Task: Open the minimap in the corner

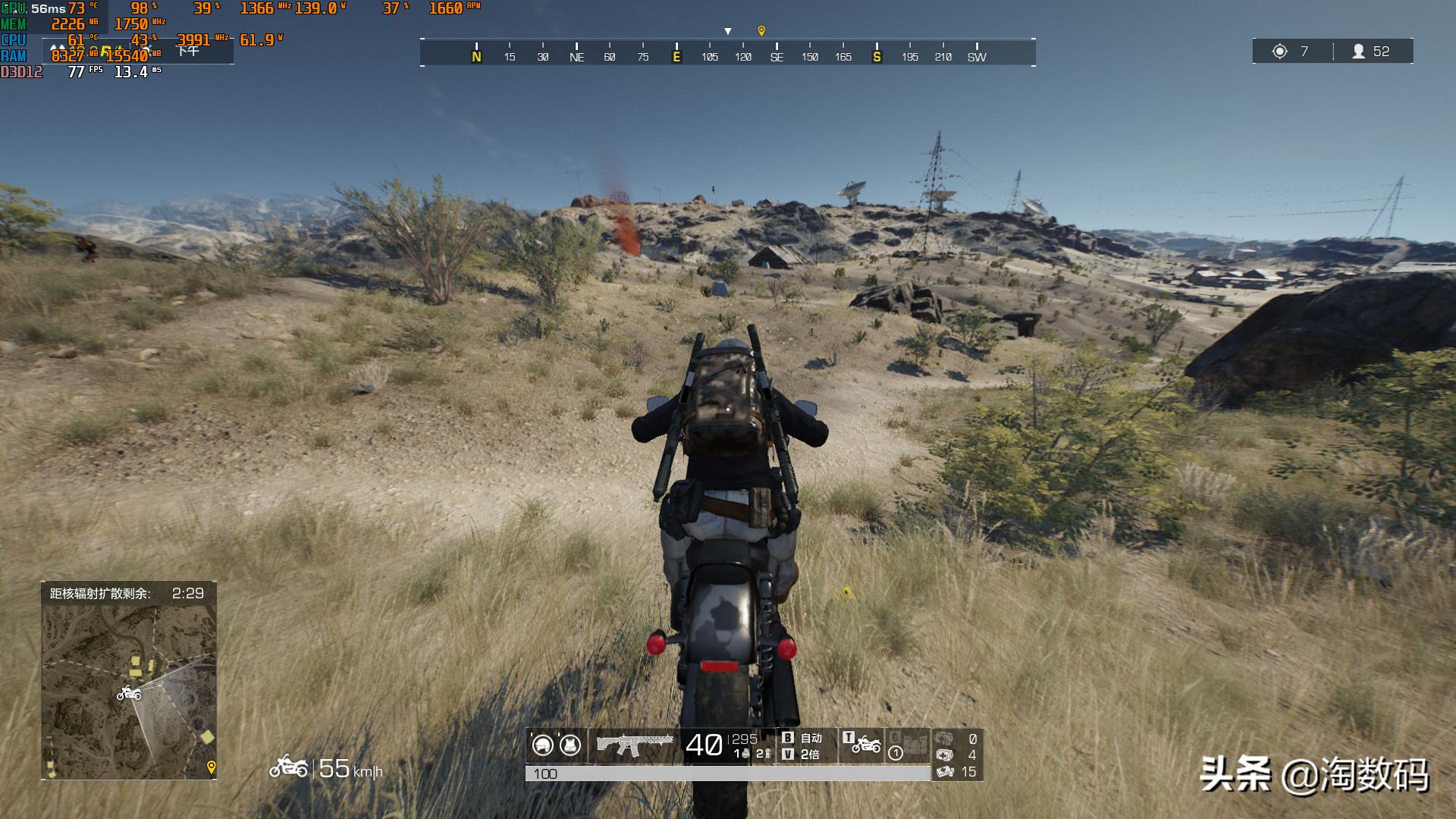Action: coord(129,692)
